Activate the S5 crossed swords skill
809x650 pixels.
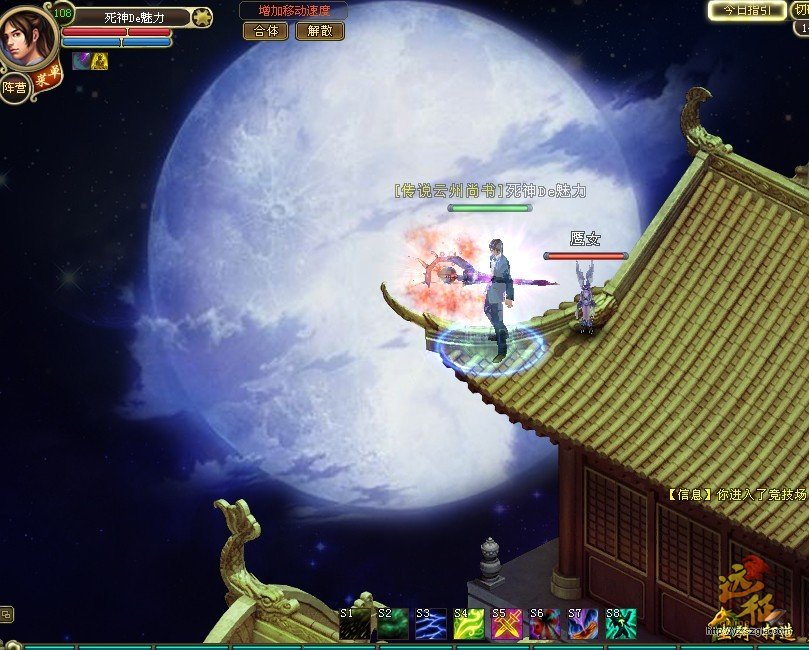click(x=506, y=624)
